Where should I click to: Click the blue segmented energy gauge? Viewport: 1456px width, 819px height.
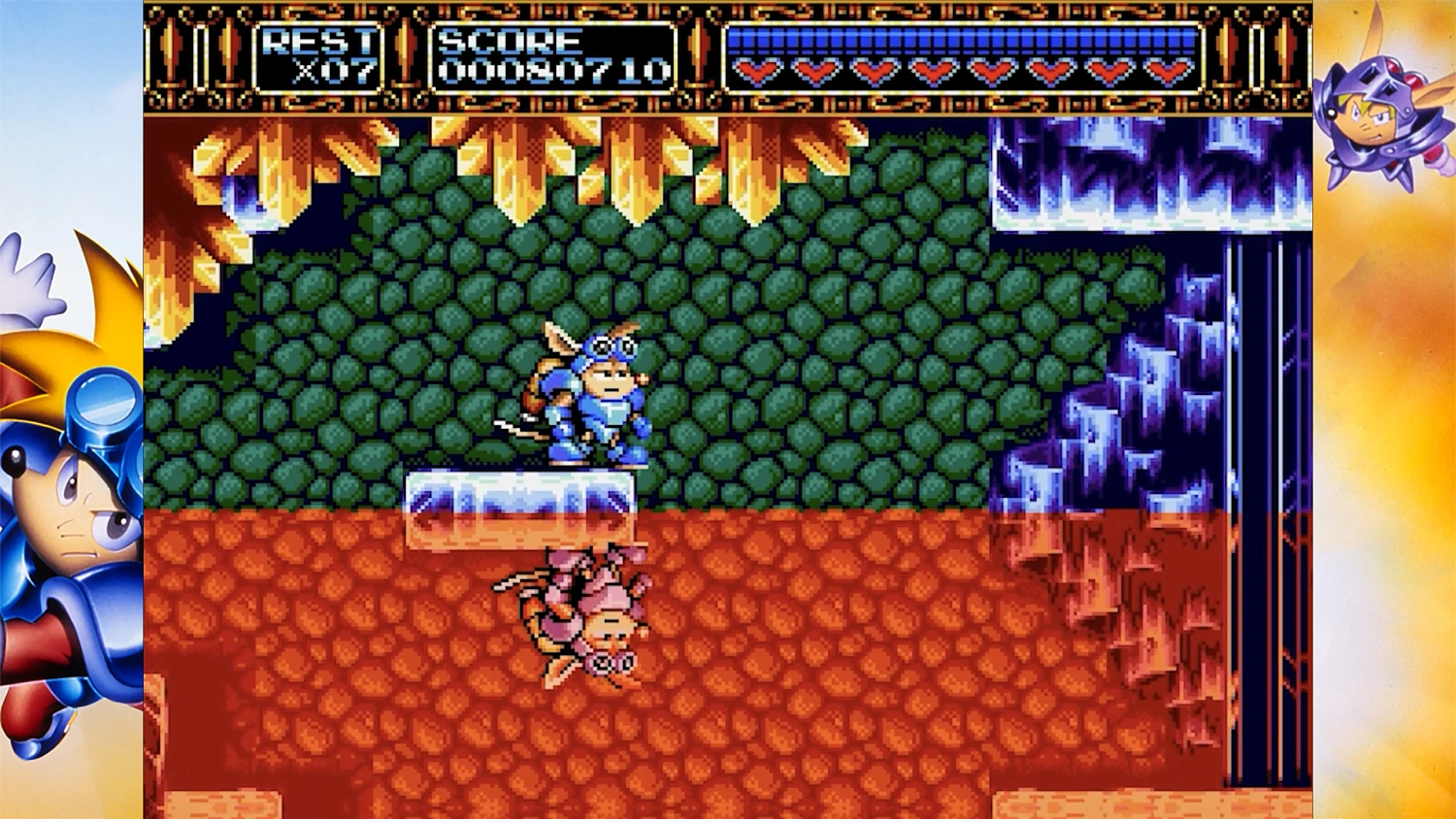(961, 41)
